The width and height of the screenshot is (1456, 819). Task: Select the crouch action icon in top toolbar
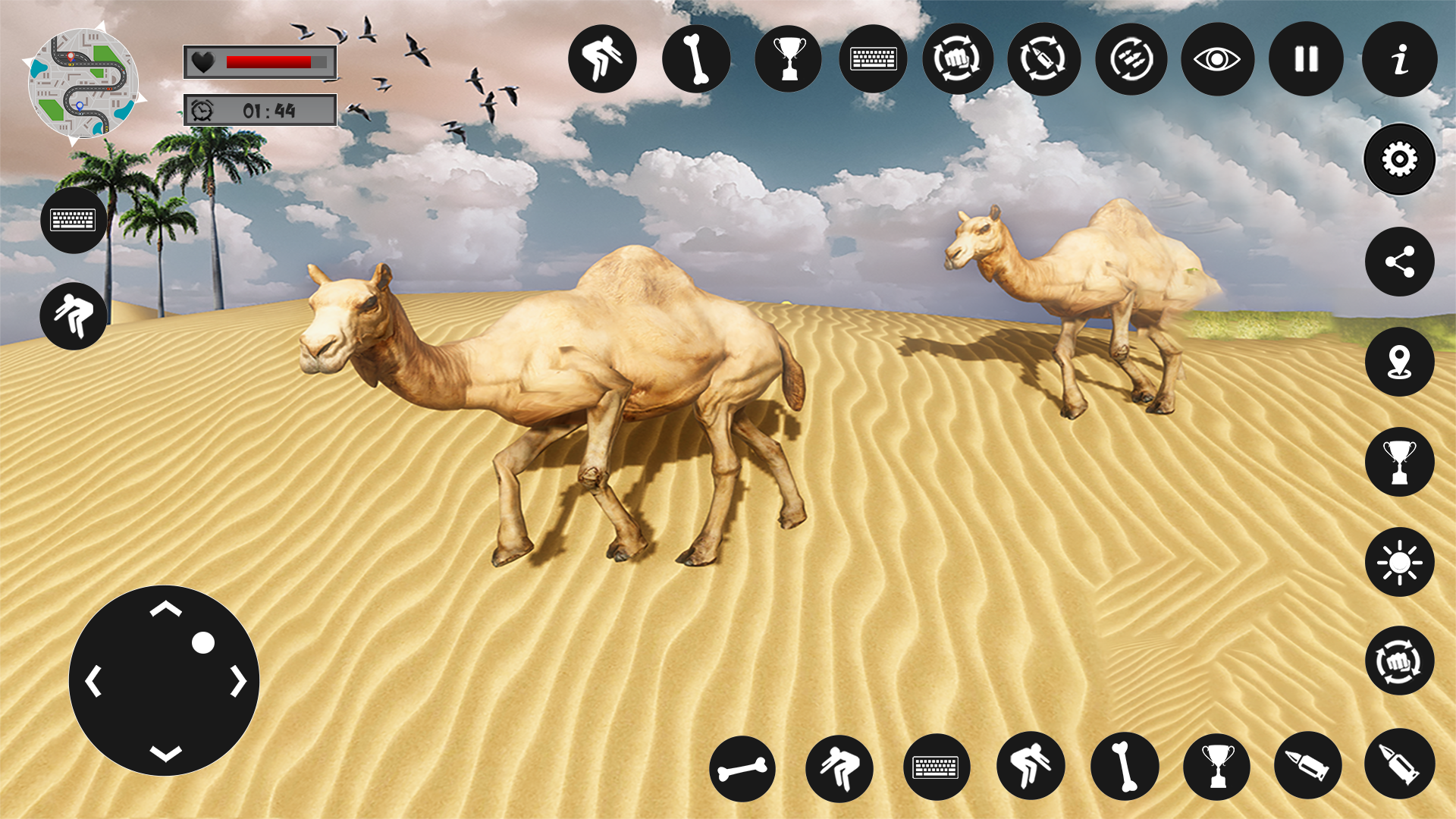point(602,59)
